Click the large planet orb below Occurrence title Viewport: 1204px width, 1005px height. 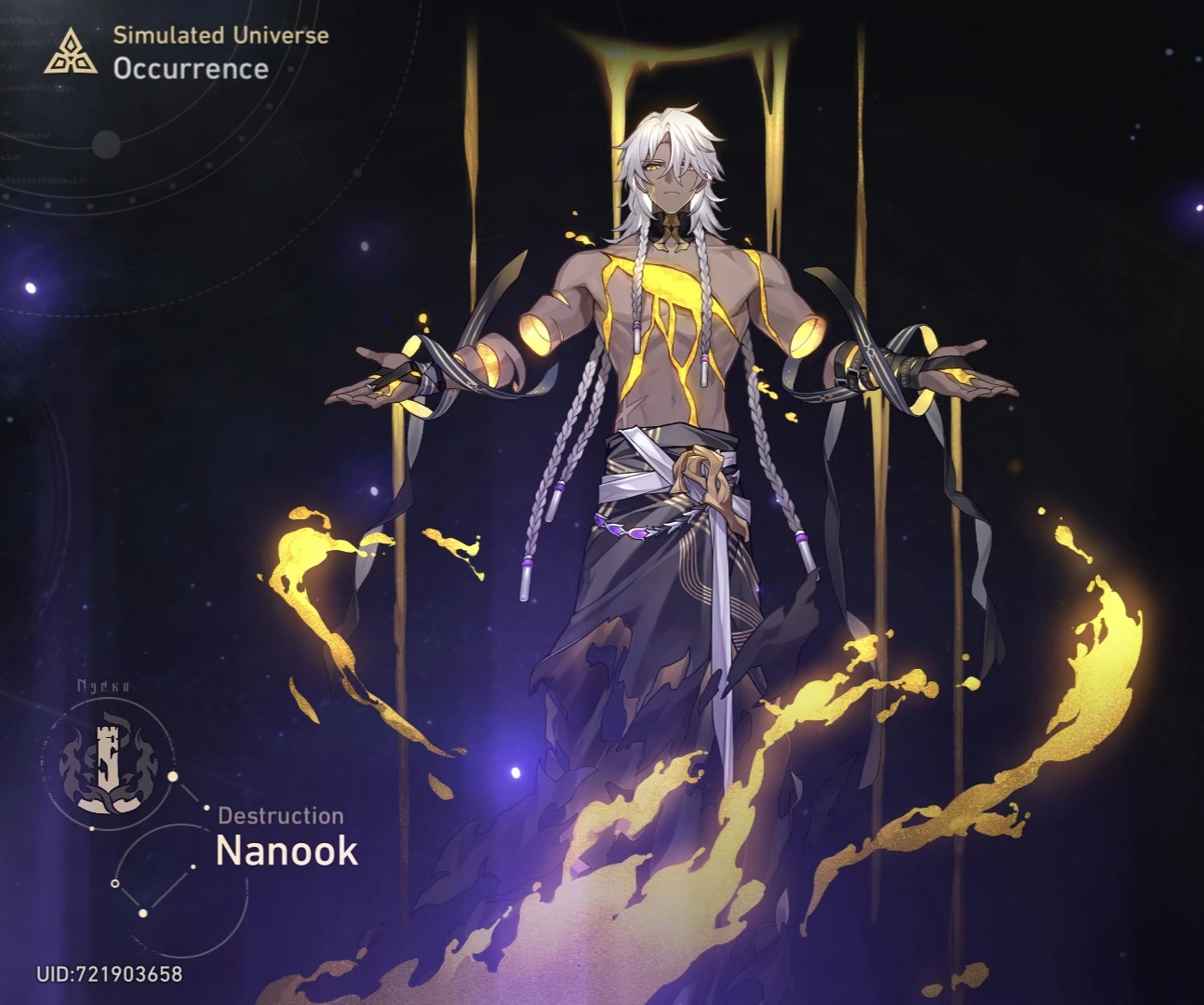105,144
